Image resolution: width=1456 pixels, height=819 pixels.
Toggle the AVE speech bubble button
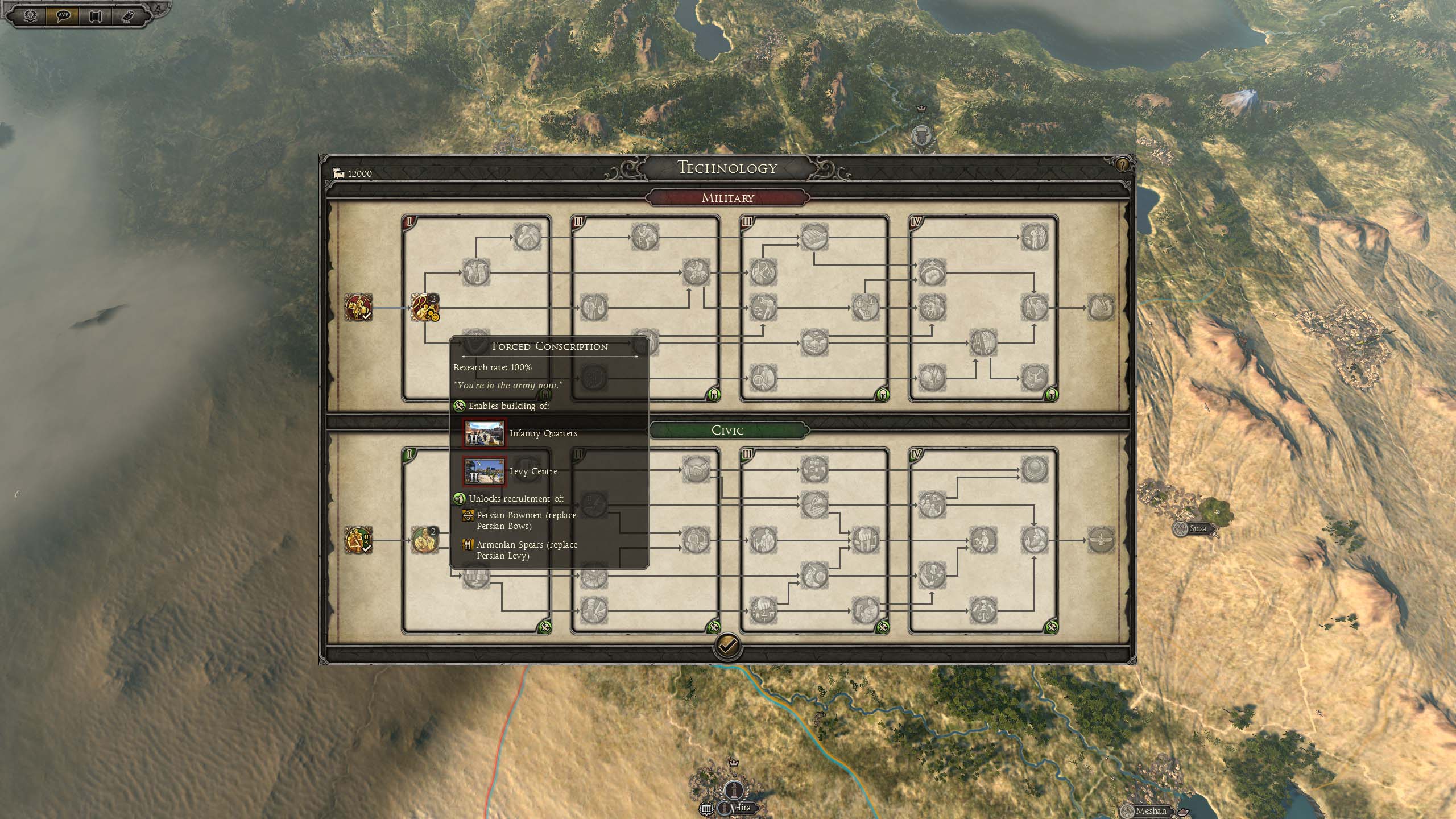63,15
